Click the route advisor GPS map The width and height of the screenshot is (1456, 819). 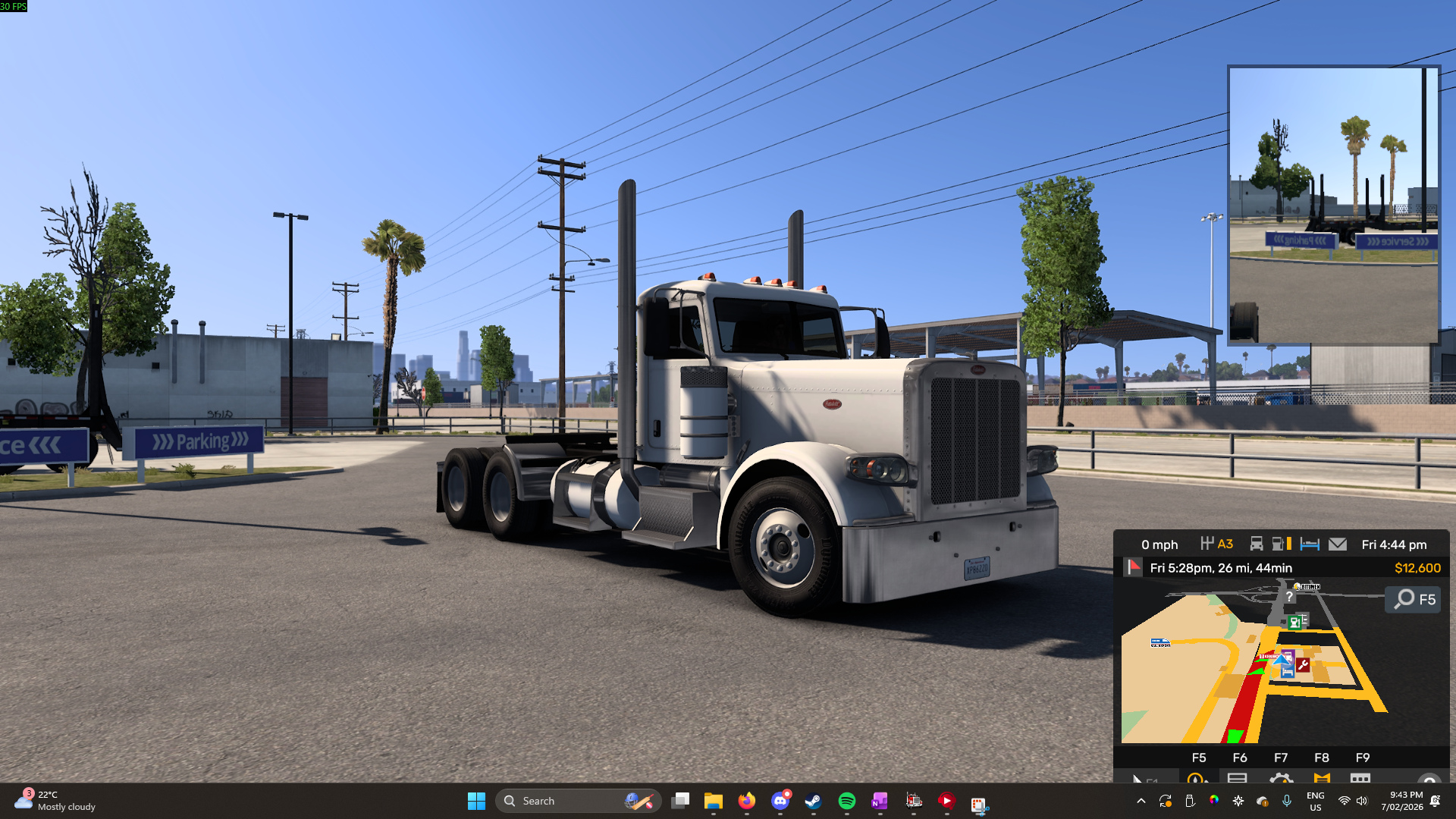click(x=1213, y=682)
